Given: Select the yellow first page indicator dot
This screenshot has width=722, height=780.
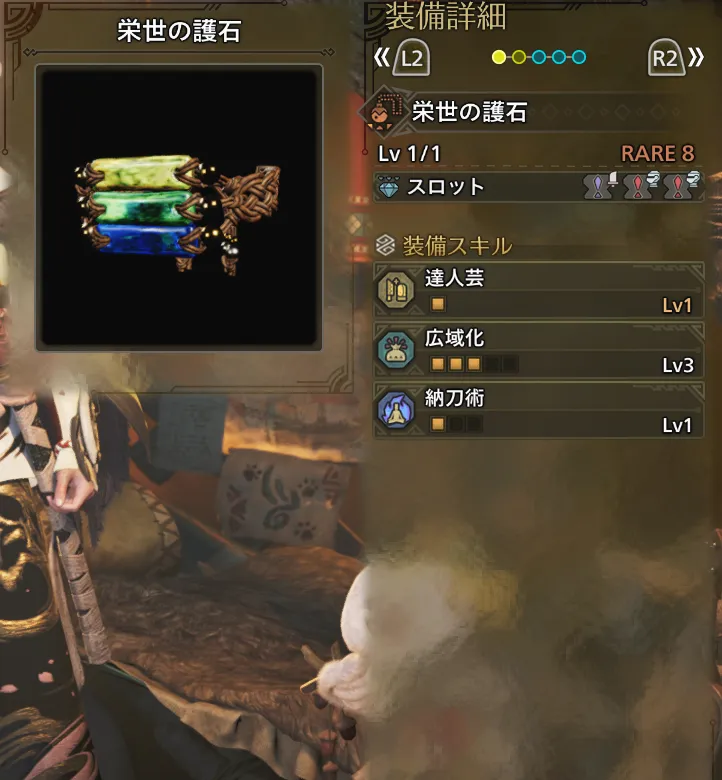Looking at the screenshot, I should [x=499, y=57].
